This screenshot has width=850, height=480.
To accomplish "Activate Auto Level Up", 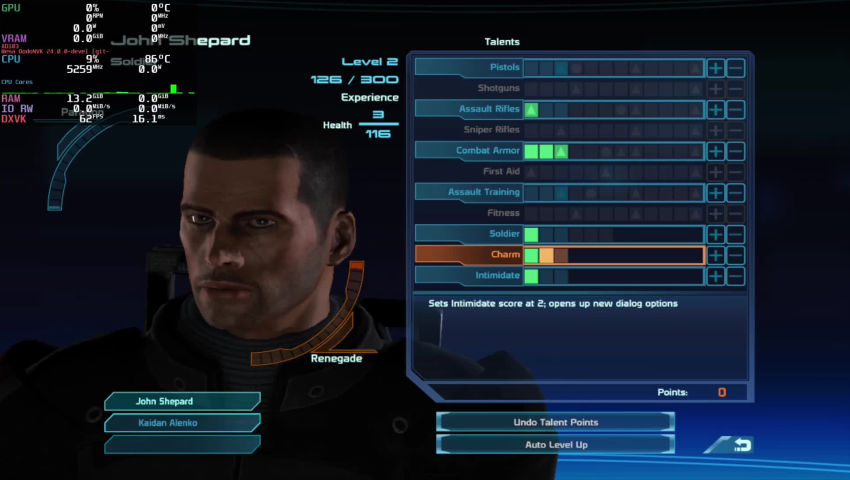I will click(x=555, y=444).
